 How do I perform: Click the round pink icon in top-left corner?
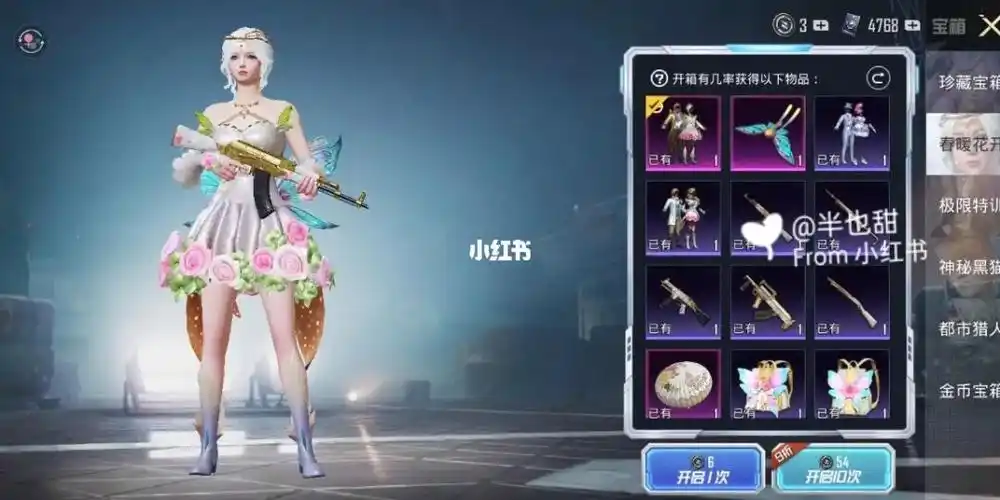[31, 41]
